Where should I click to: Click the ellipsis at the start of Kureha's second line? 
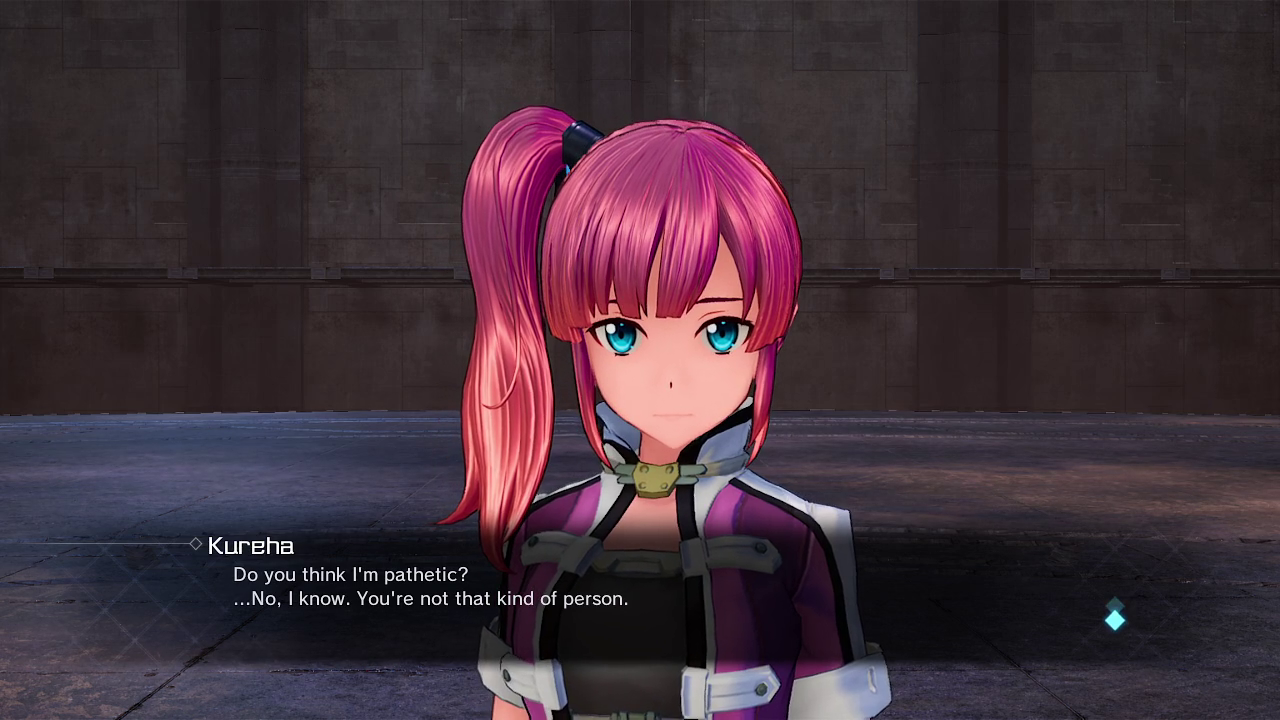click(x=243, y=599)
